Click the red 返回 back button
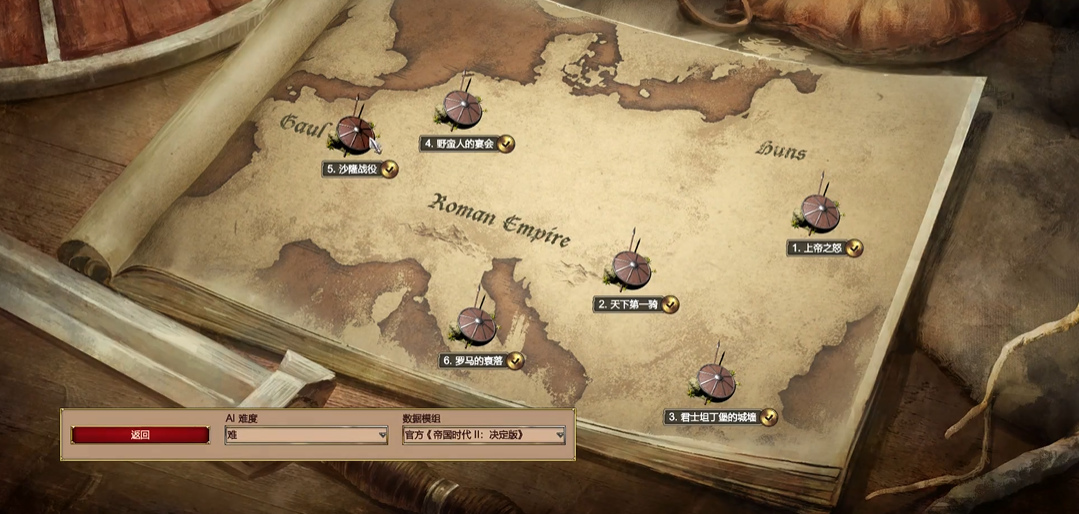Screen dimensions: 1079x514 [x=140, y=435]
